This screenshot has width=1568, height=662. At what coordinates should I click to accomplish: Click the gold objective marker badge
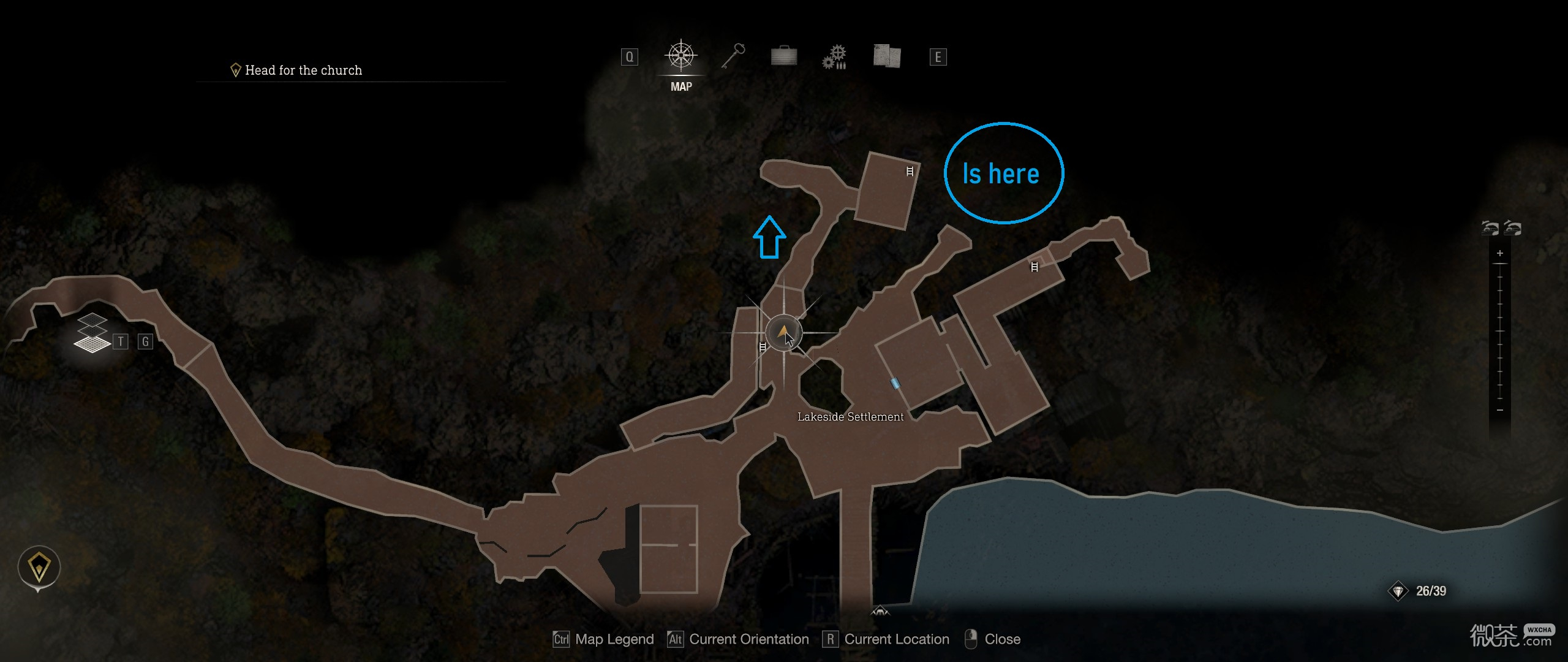[x=39, y=567]
